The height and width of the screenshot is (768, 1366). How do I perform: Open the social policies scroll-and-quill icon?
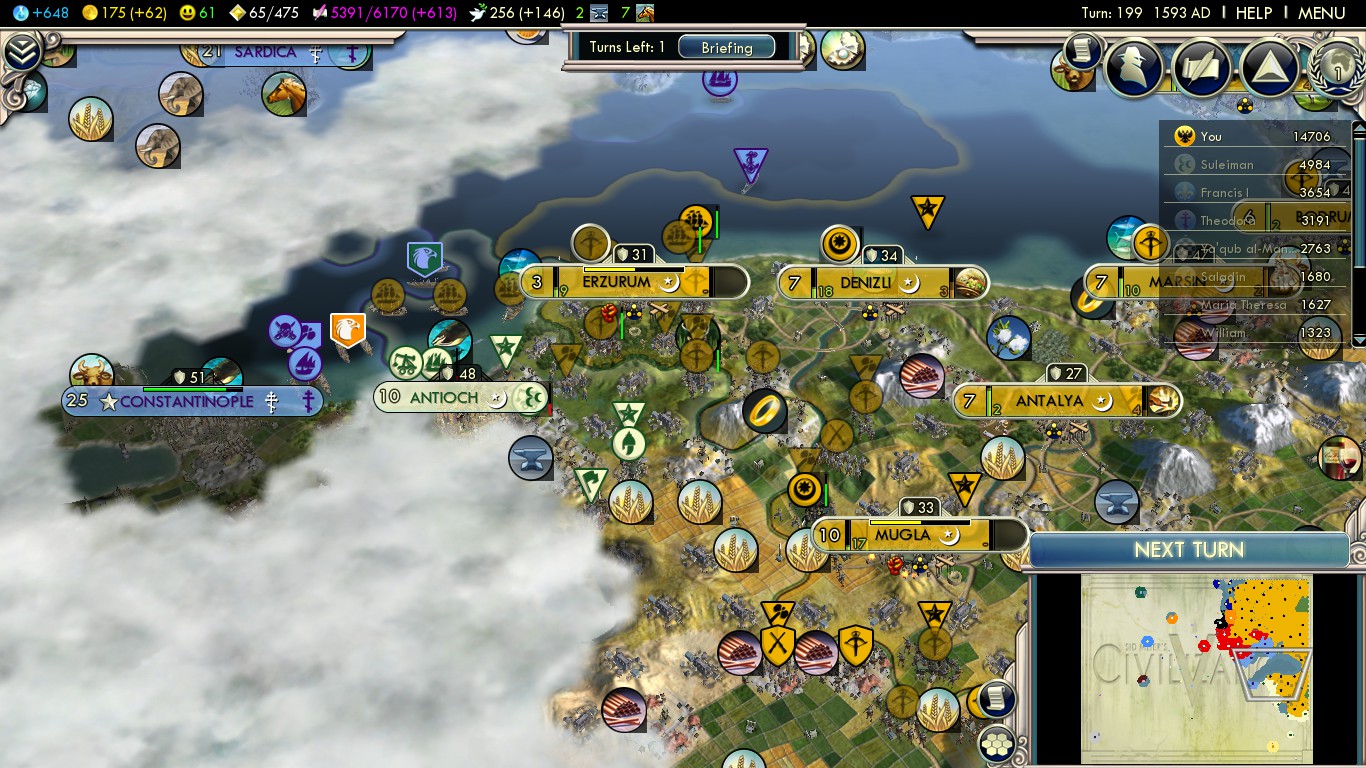pyautogui.click(x=1202, y=66)
